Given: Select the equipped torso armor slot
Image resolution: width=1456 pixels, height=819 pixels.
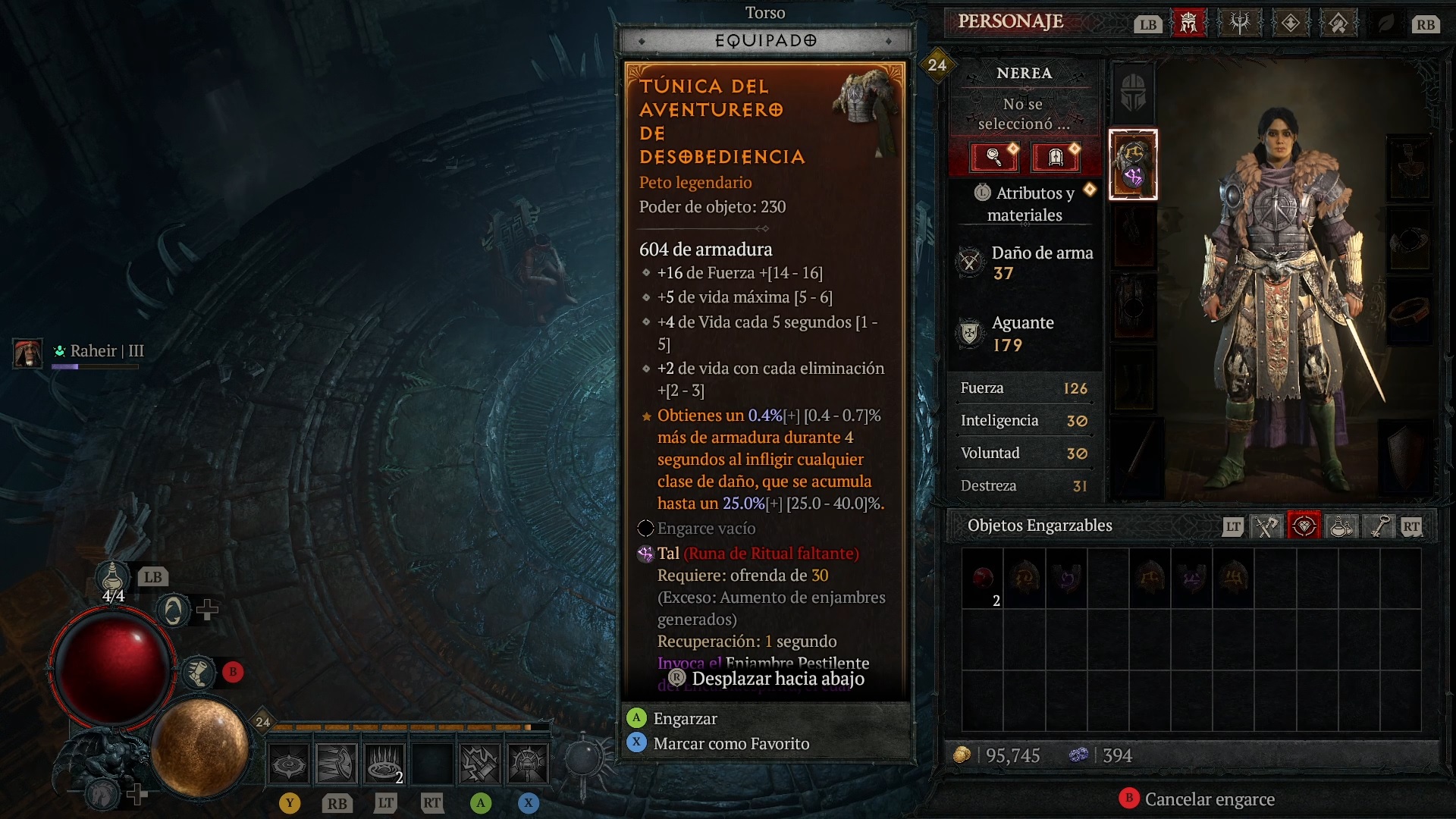Looking at the screenshot, I should (x=1133, y=165).
